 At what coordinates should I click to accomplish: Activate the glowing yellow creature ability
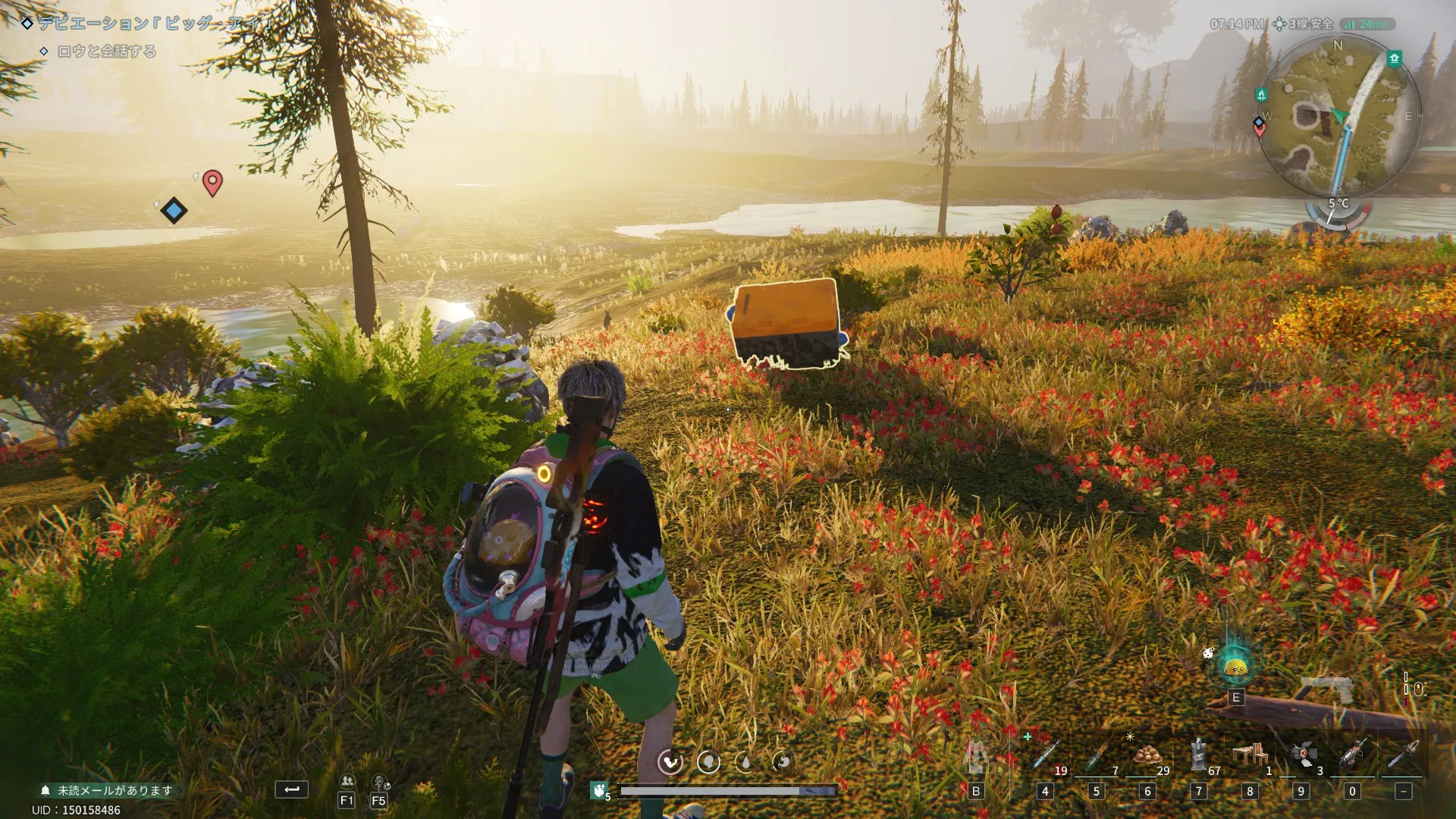[1236, 667]
